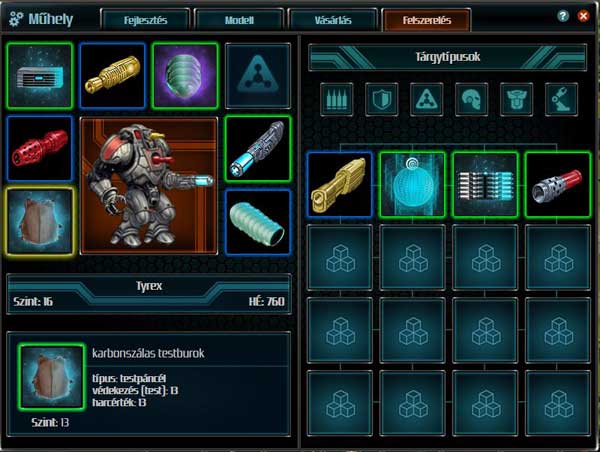Select the equipped carbon fibre body armor slot

pyautogui.click(x=39, y=221)
